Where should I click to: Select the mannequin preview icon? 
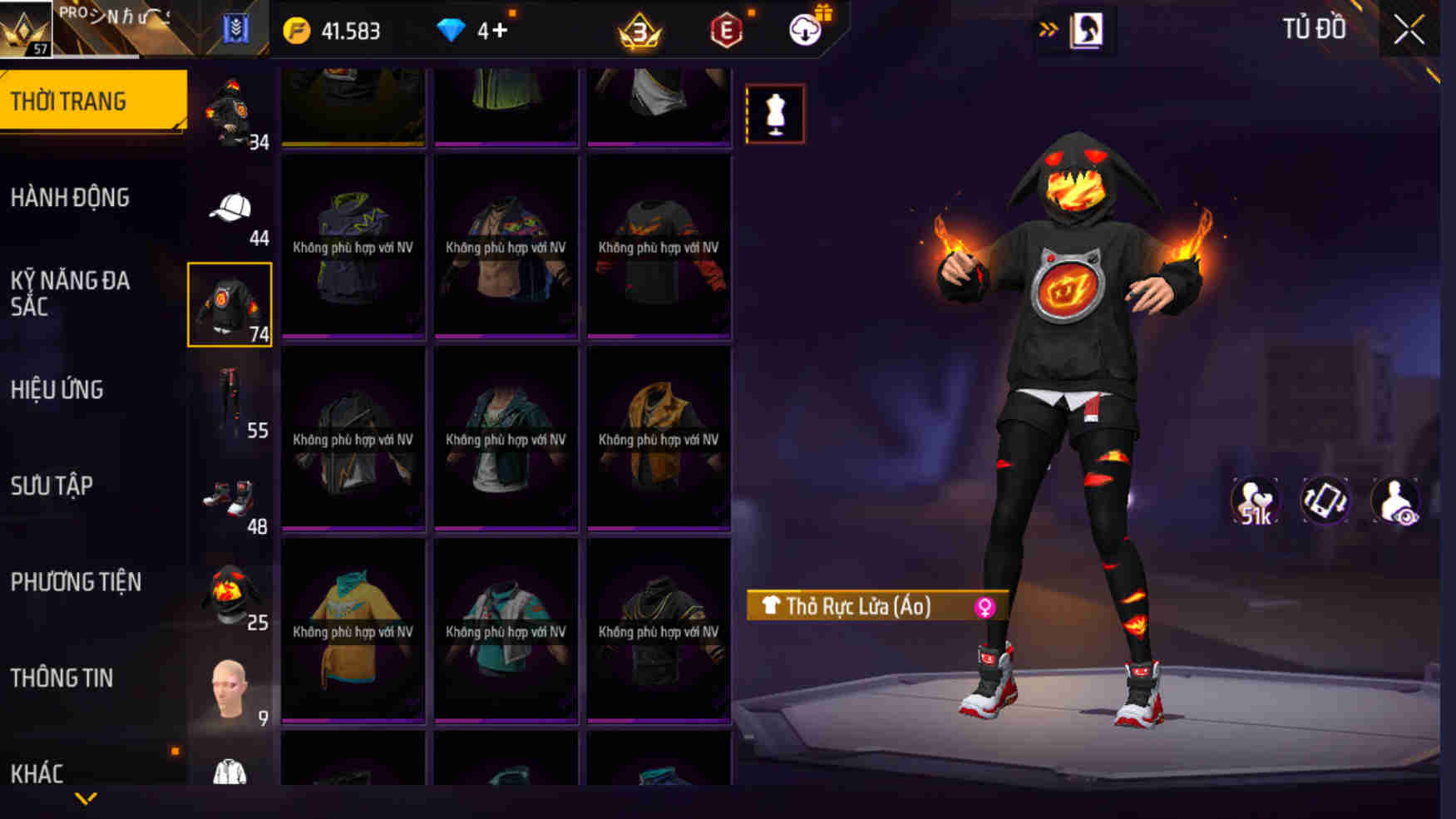(x=775, y=114)
